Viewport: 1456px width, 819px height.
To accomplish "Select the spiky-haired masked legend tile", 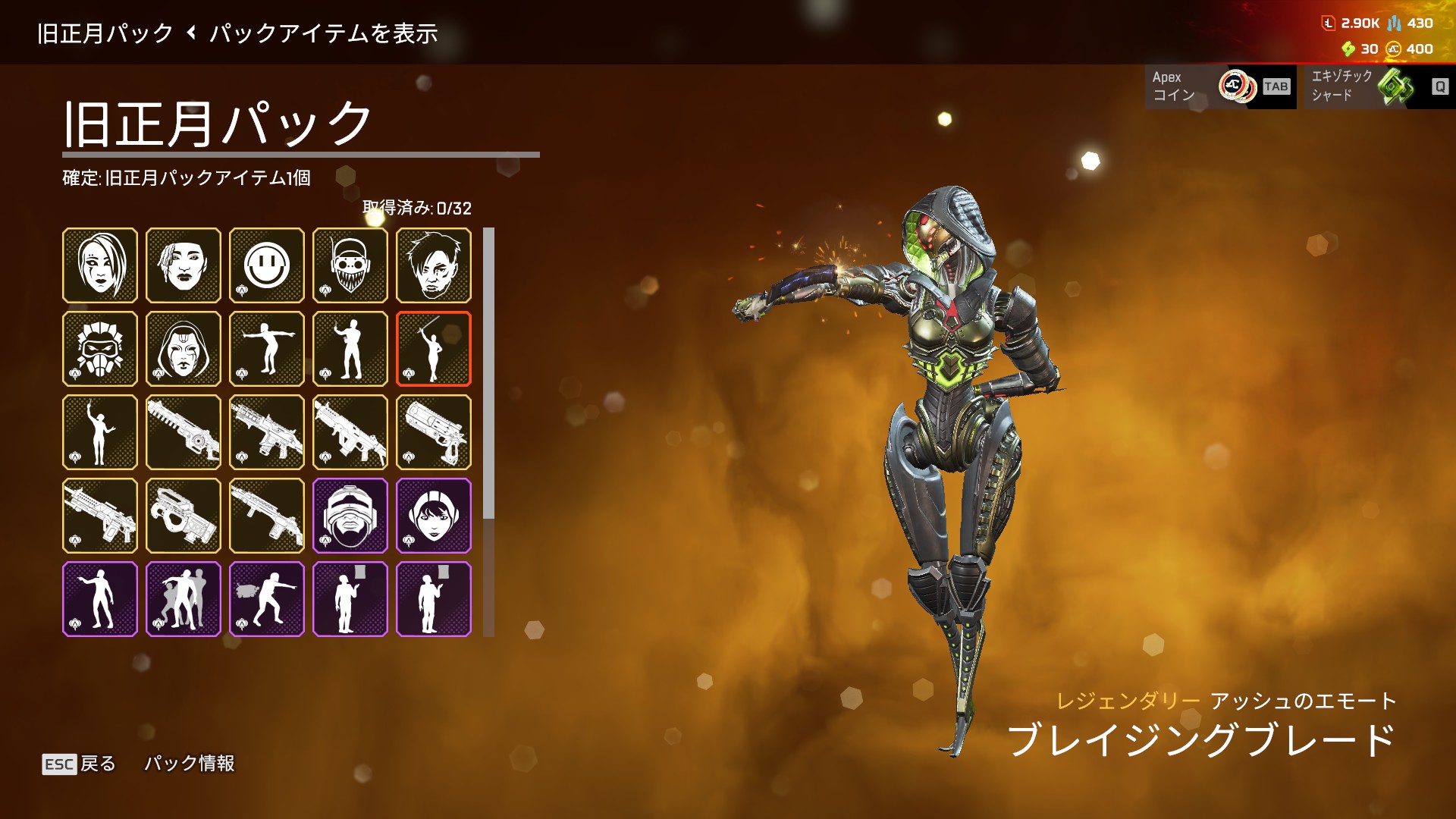I will (x=100, y=349).
